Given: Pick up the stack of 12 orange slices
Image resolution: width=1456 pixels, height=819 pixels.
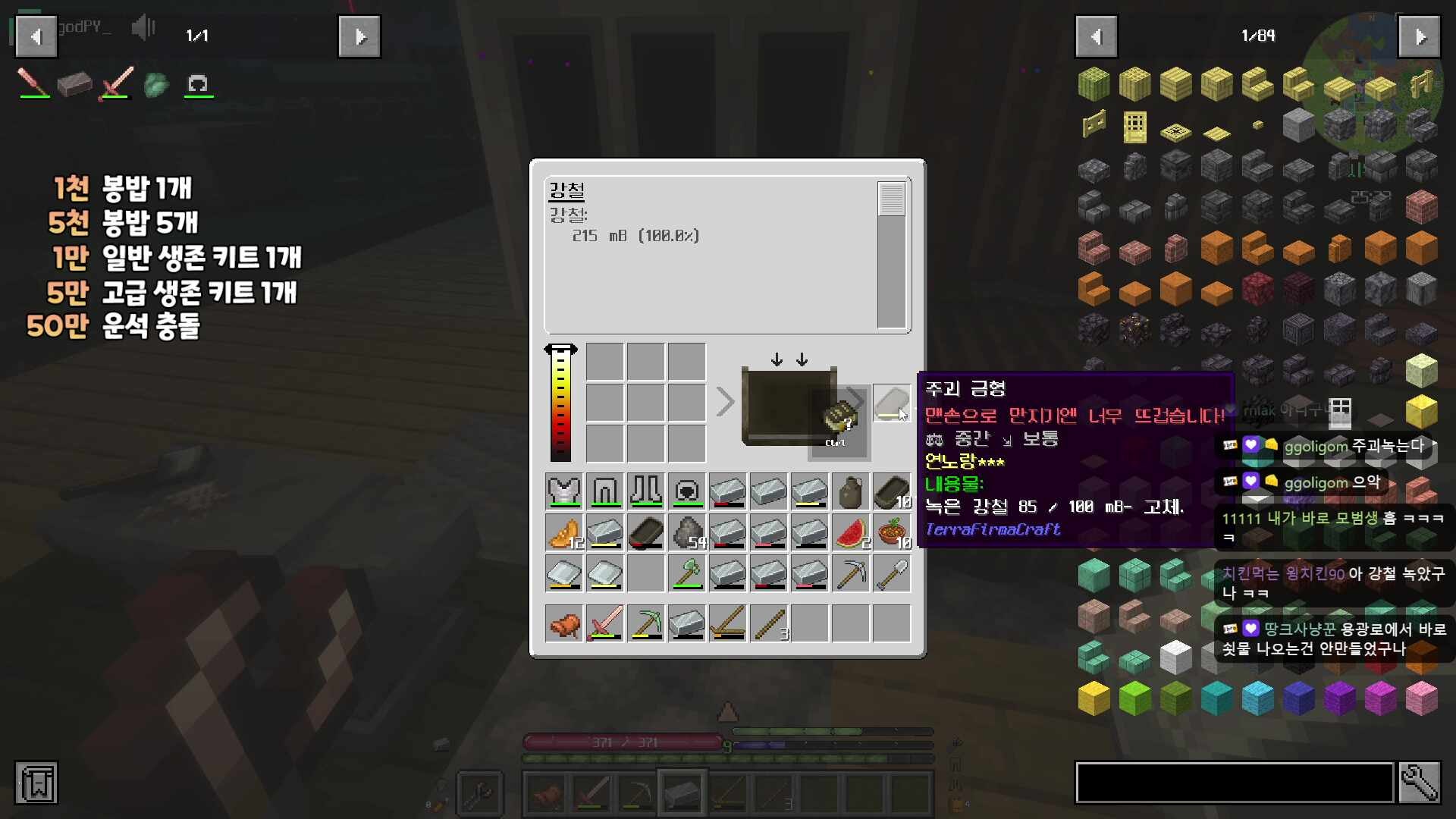Looking at the screenshot, I should 564,532.
